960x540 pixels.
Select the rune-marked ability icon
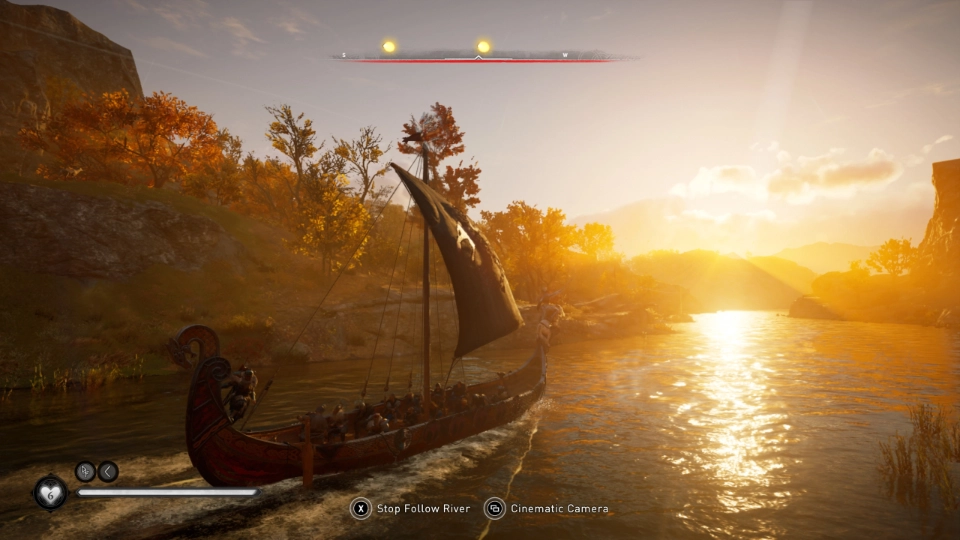85,471
